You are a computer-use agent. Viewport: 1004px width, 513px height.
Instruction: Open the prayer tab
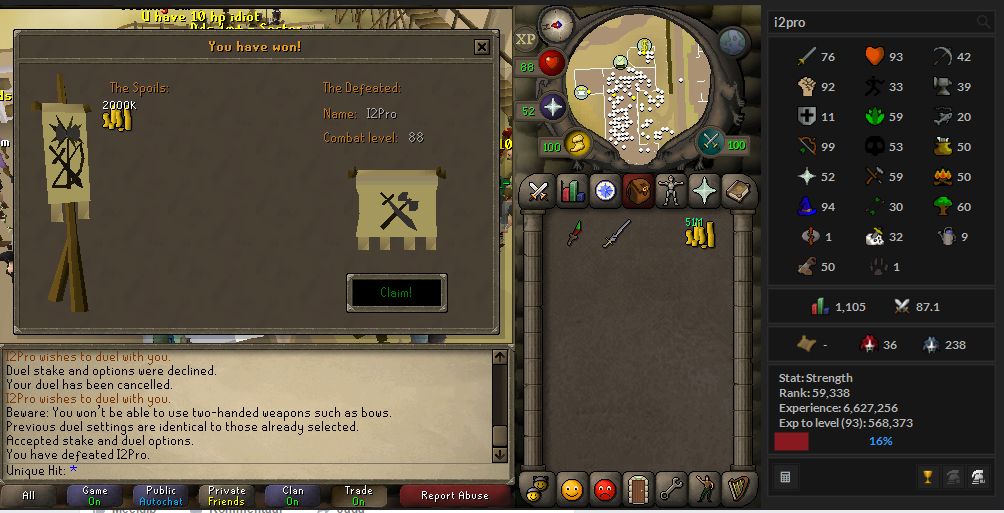704,190
